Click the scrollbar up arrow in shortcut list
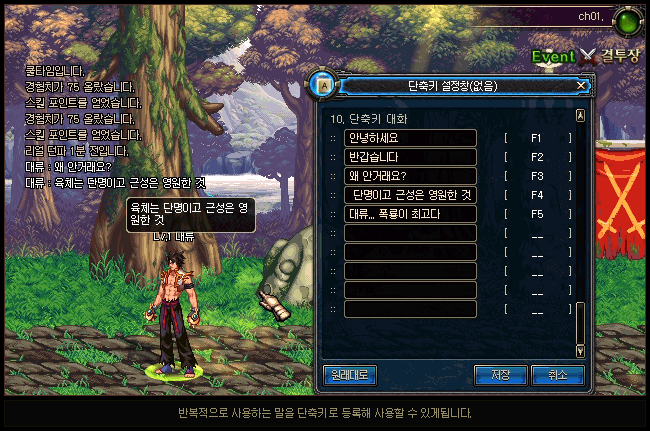 point(580,116)
